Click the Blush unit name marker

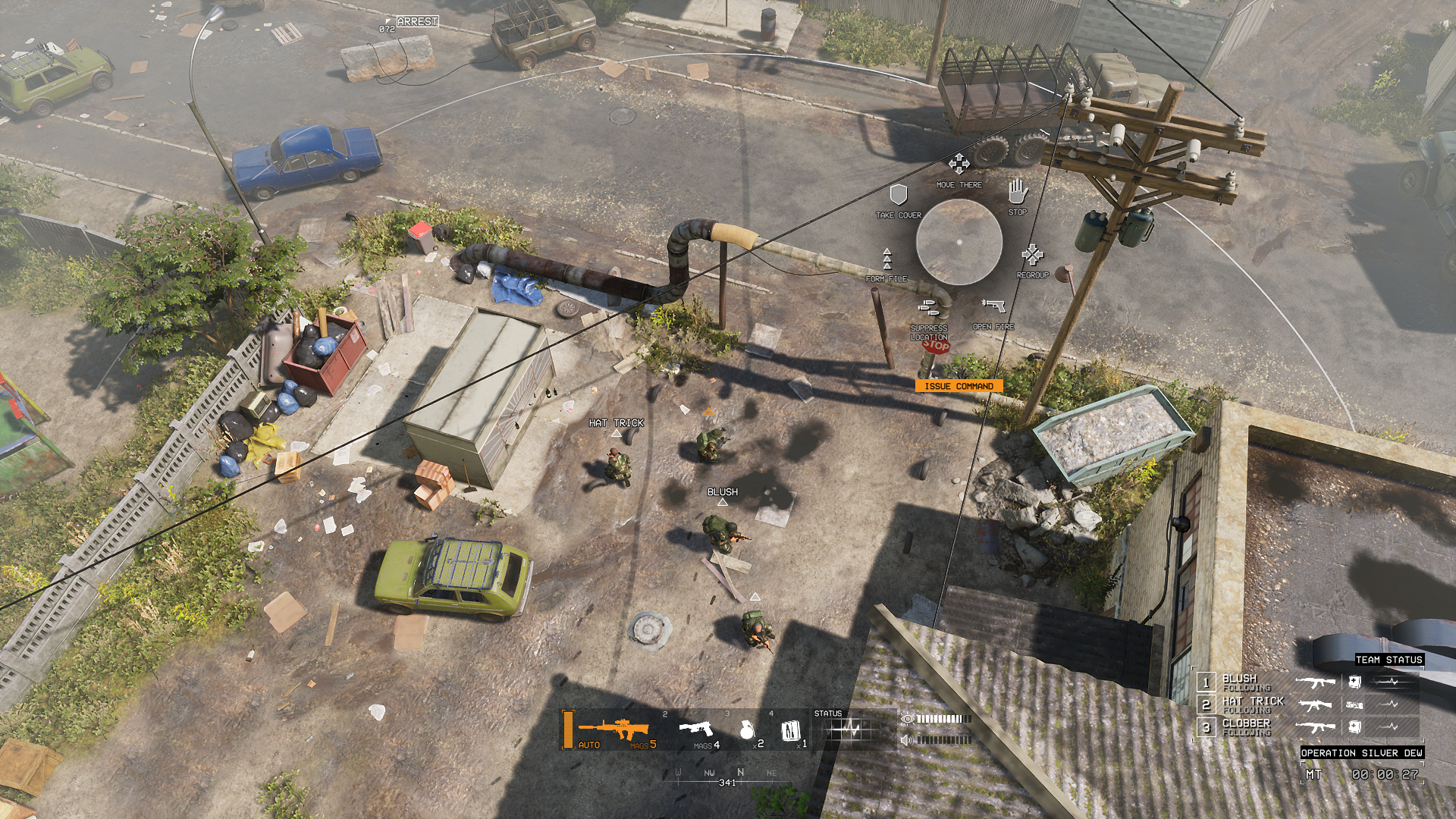pos(722,492)
